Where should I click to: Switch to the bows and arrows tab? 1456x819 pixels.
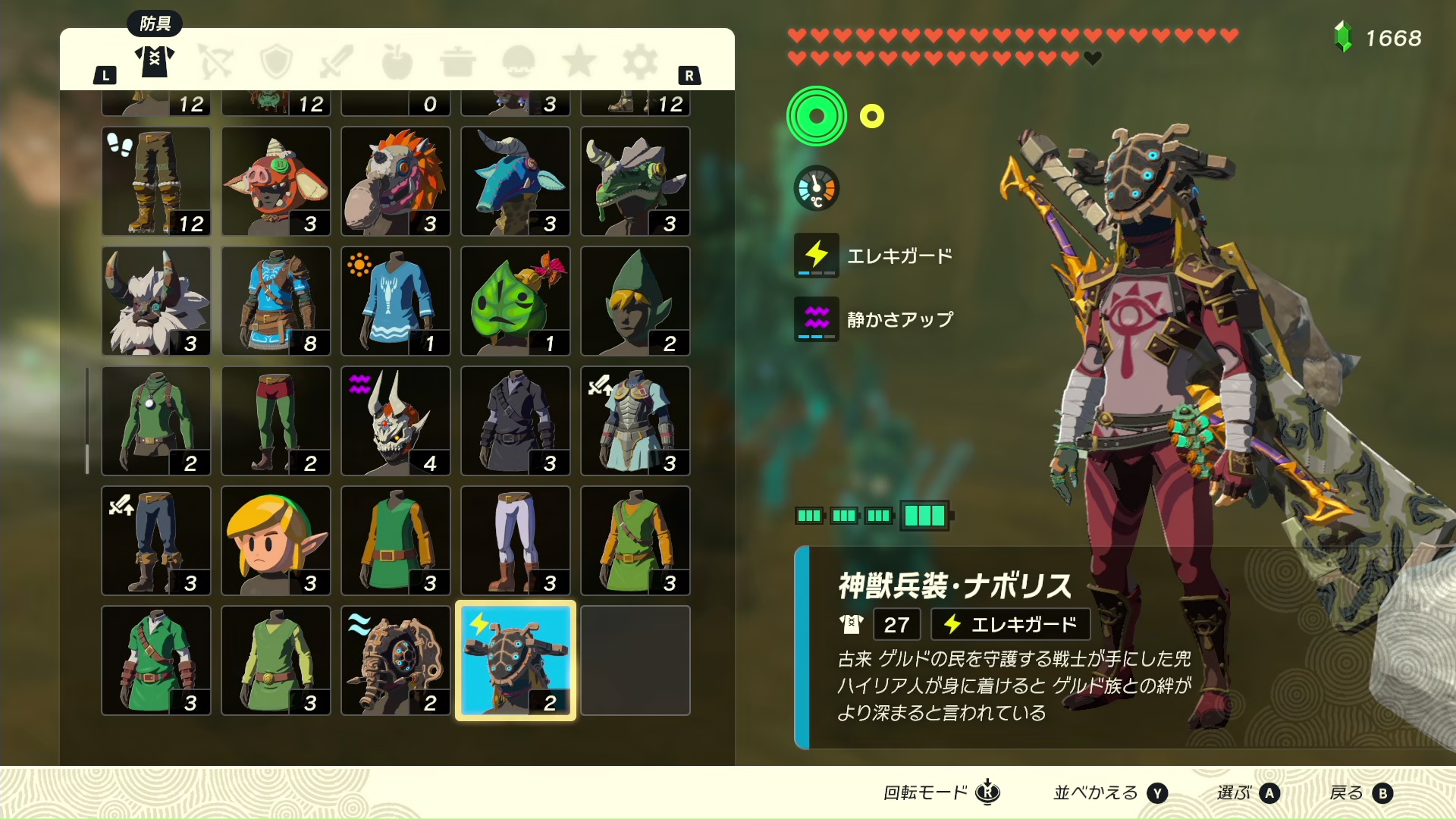click(215, 61)
